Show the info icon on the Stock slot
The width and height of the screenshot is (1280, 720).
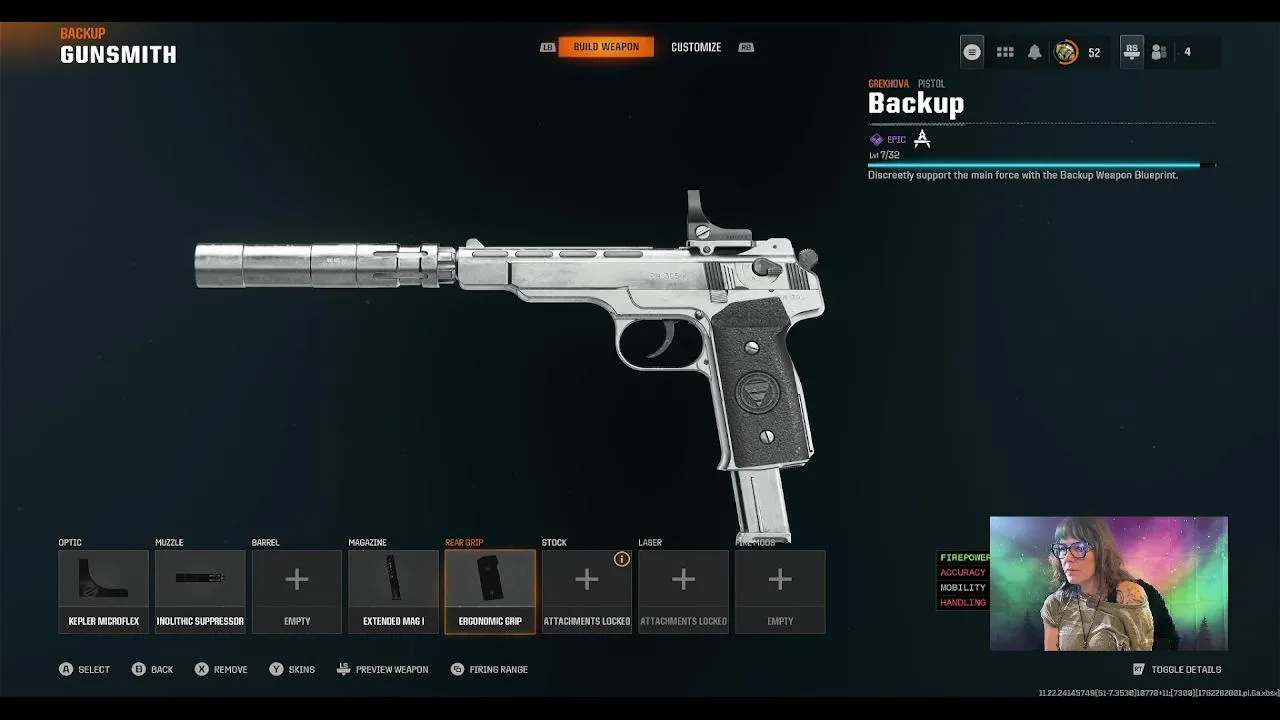point(622,559)
